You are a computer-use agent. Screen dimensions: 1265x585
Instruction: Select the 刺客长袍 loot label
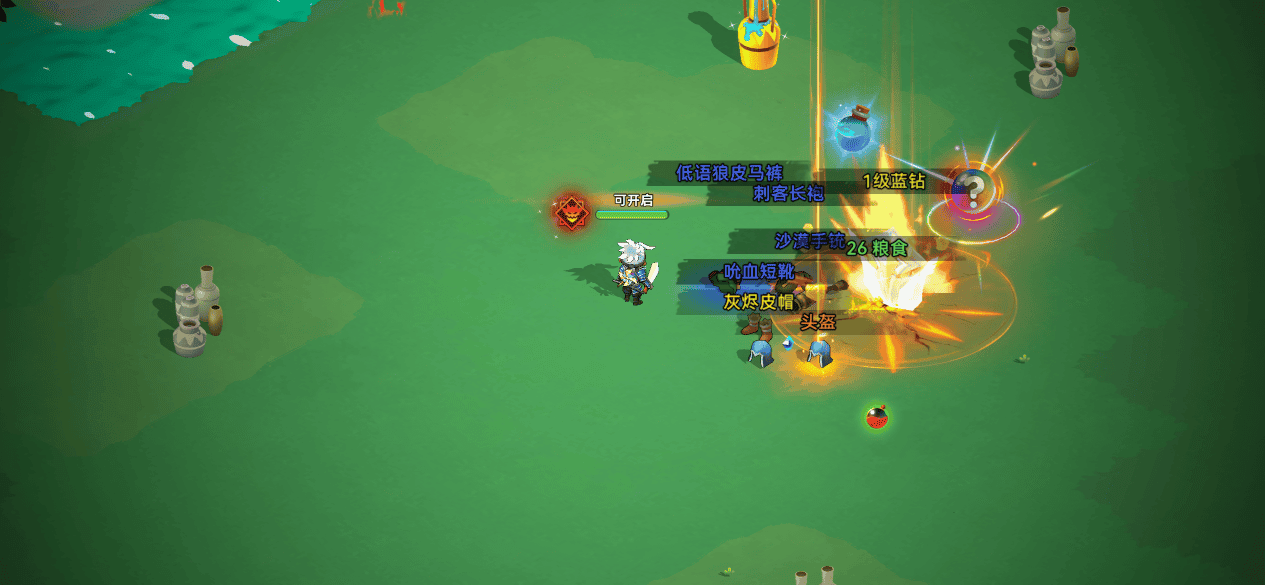coord(788,194)
